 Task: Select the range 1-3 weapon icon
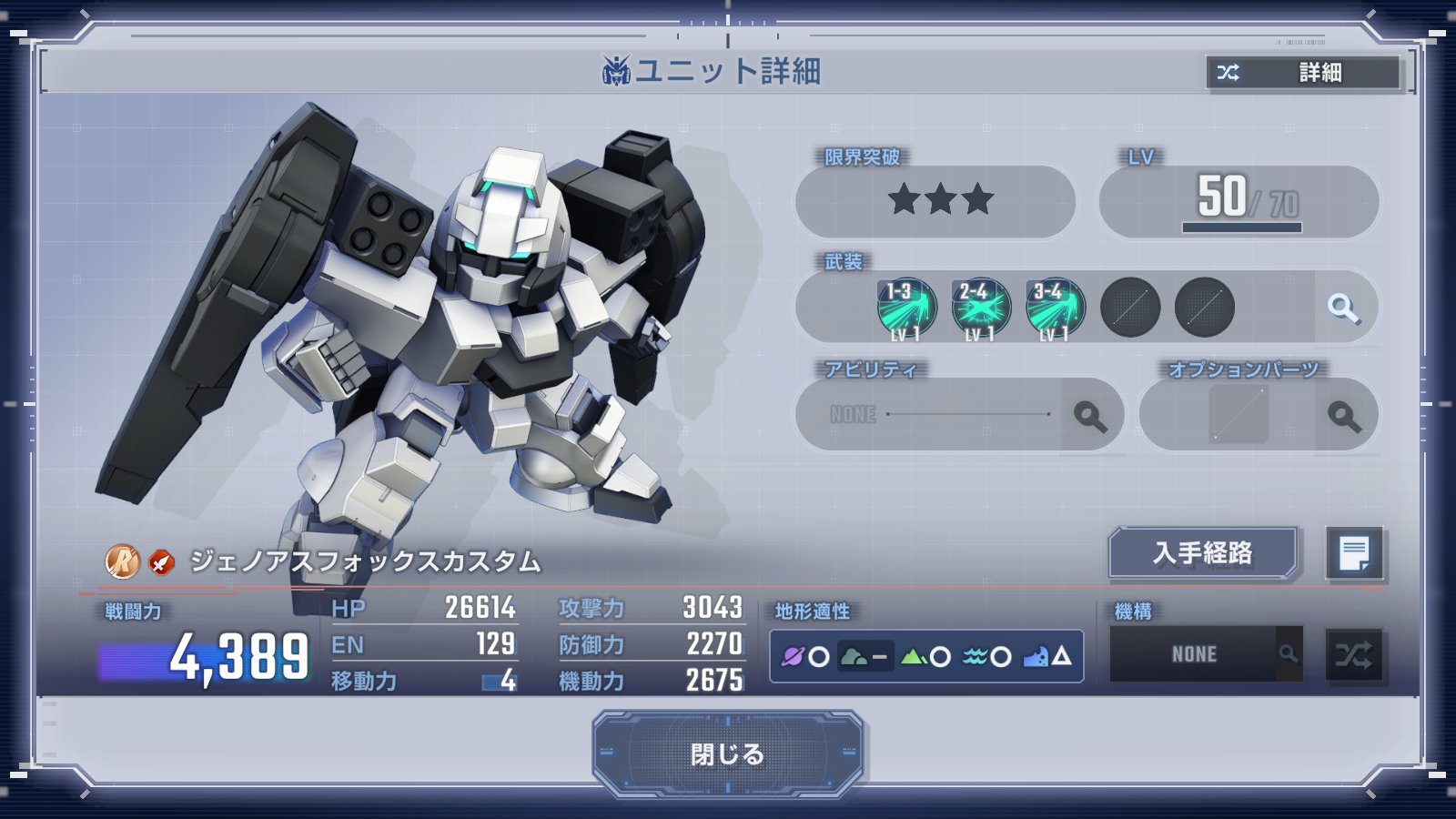tap(906, 308)
